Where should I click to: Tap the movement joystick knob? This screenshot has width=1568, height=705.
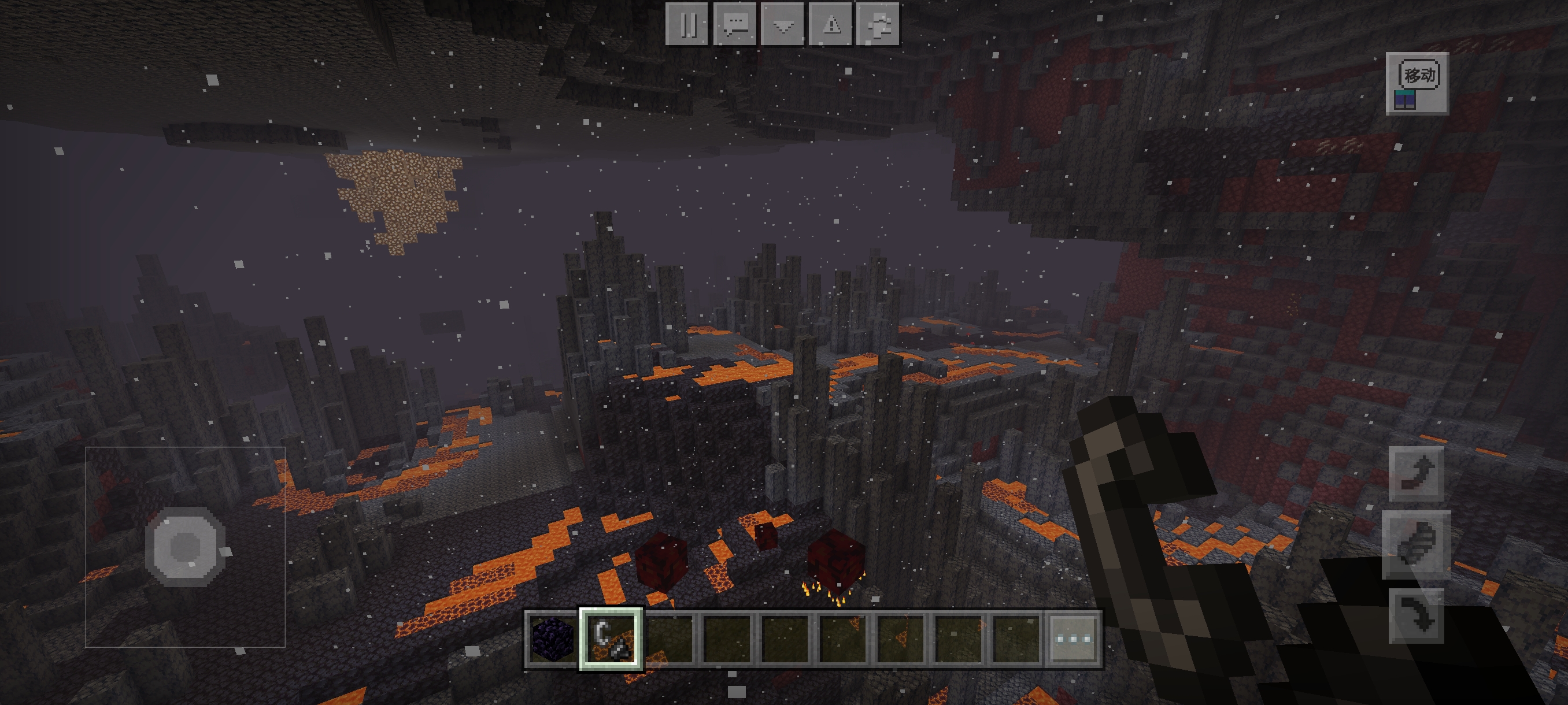click(185, 546)
